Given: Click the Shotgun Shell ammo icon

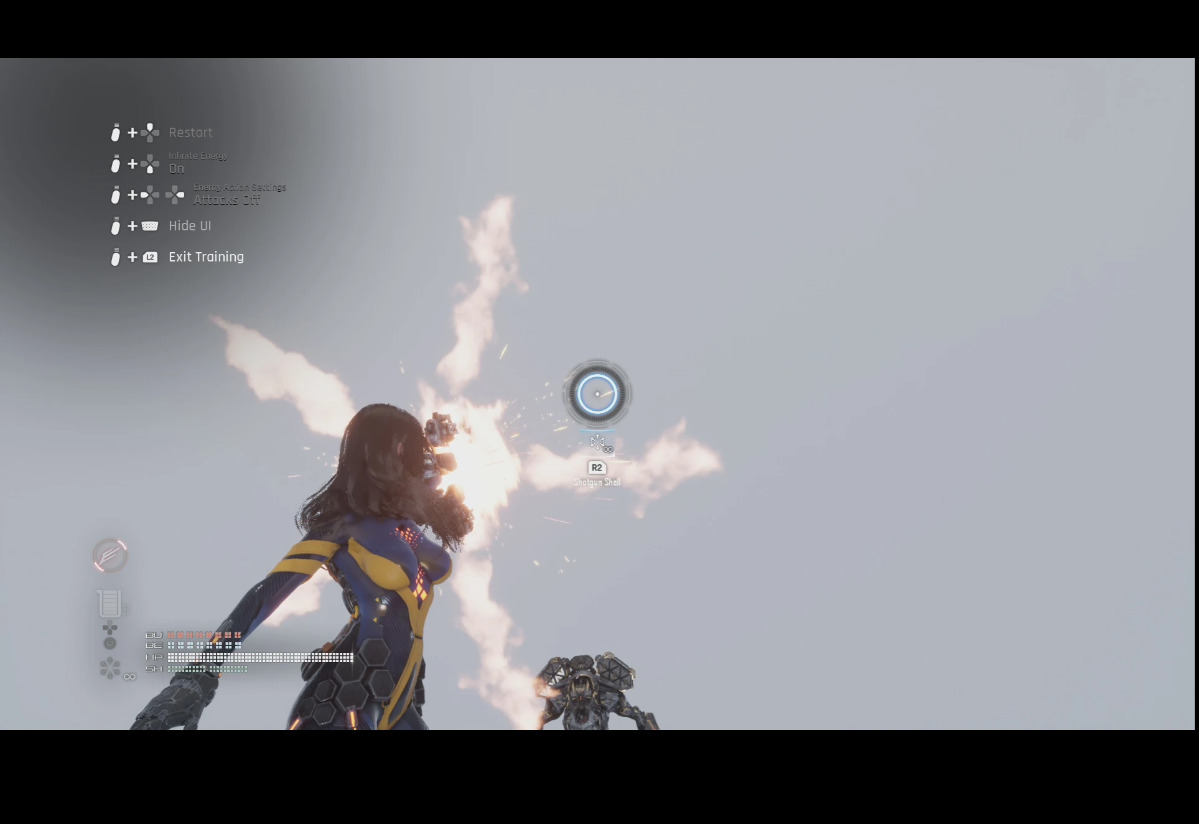Looking at the screenshot, I should tap(598, 442).
